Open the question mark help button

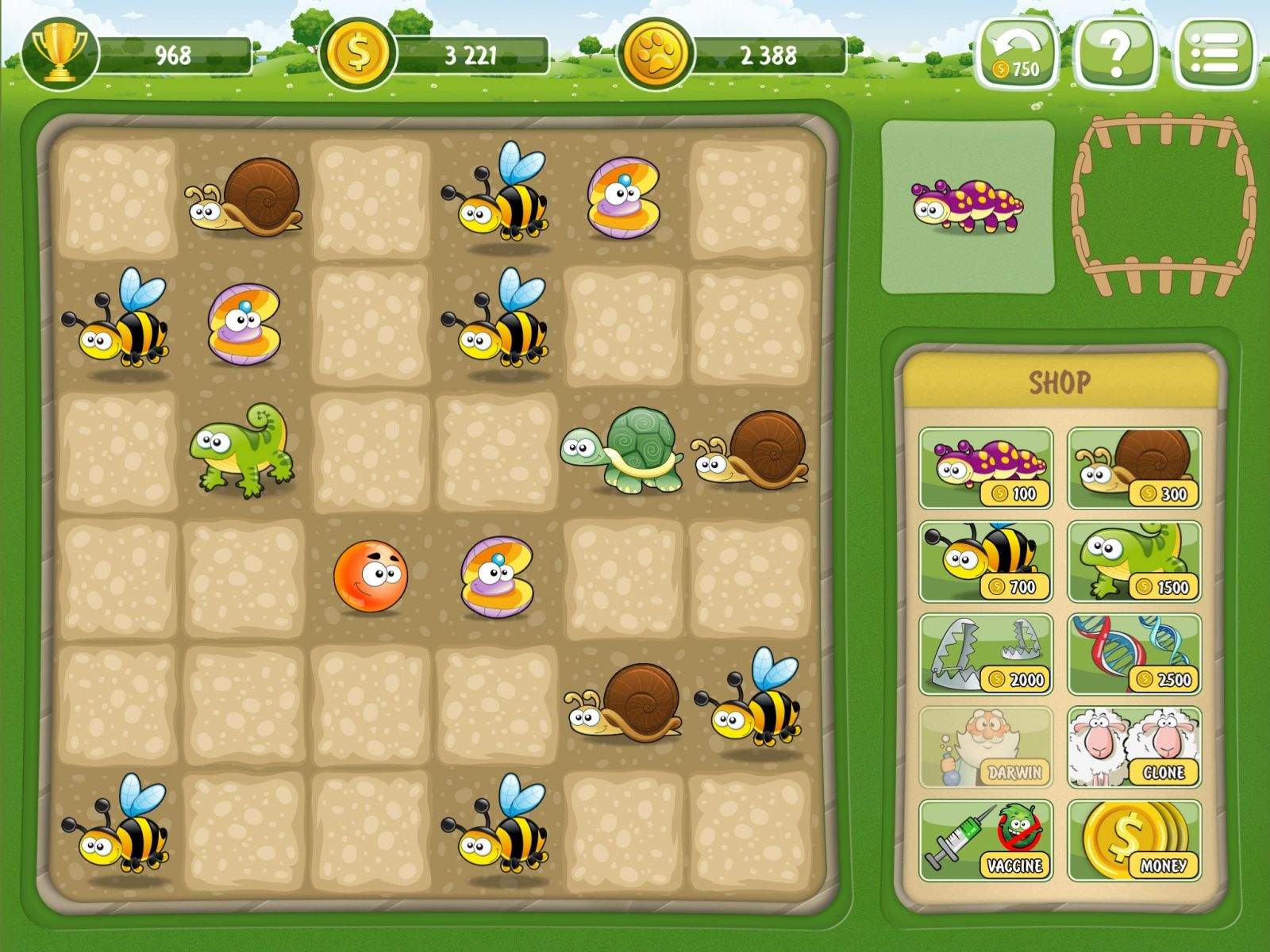point(1116,52)
